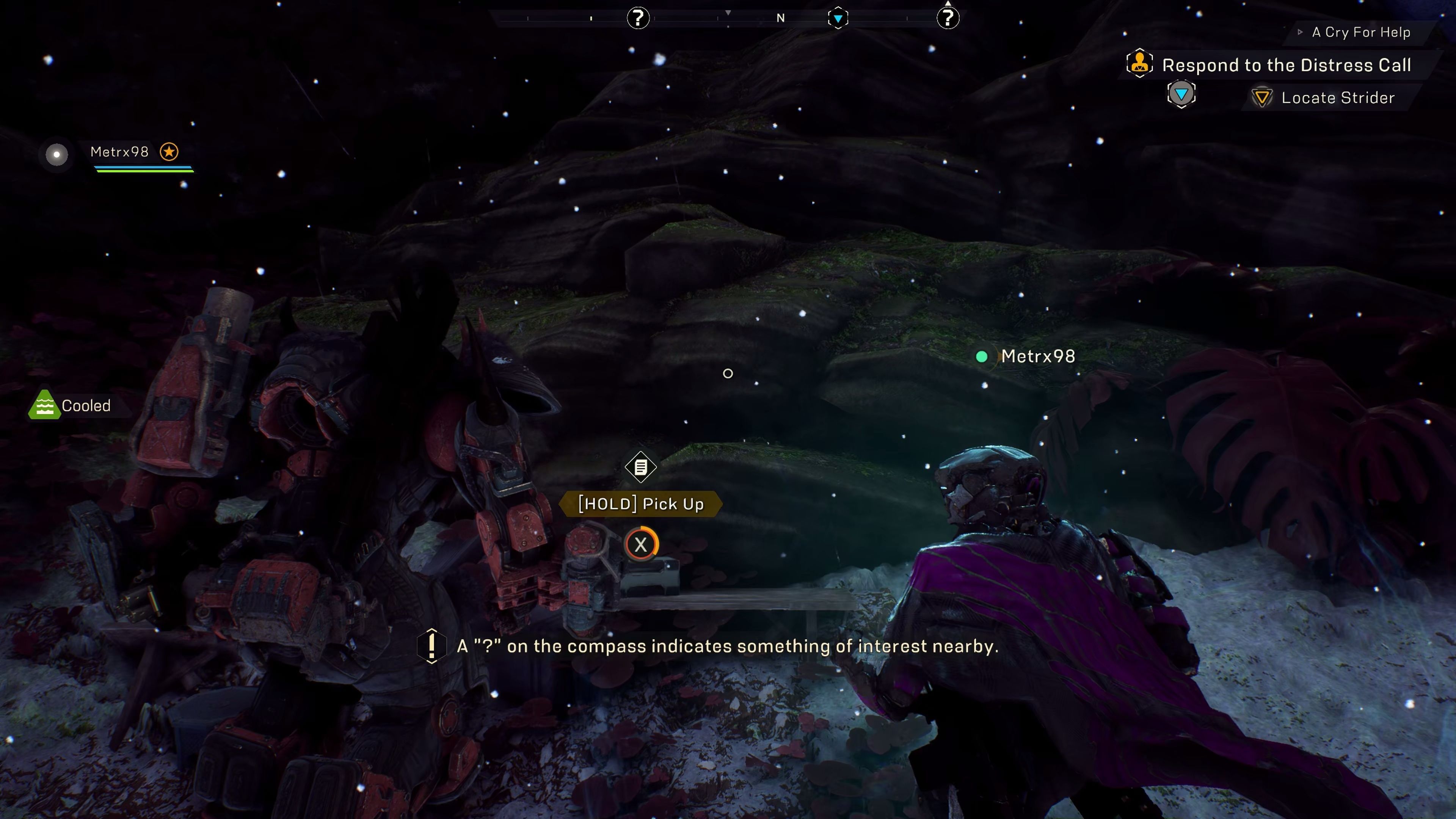The image size is (1456, 819).
Task: Click the blue waypoint badge under the mission objective
Action: pyautogui.click(x=1181, y=94)
